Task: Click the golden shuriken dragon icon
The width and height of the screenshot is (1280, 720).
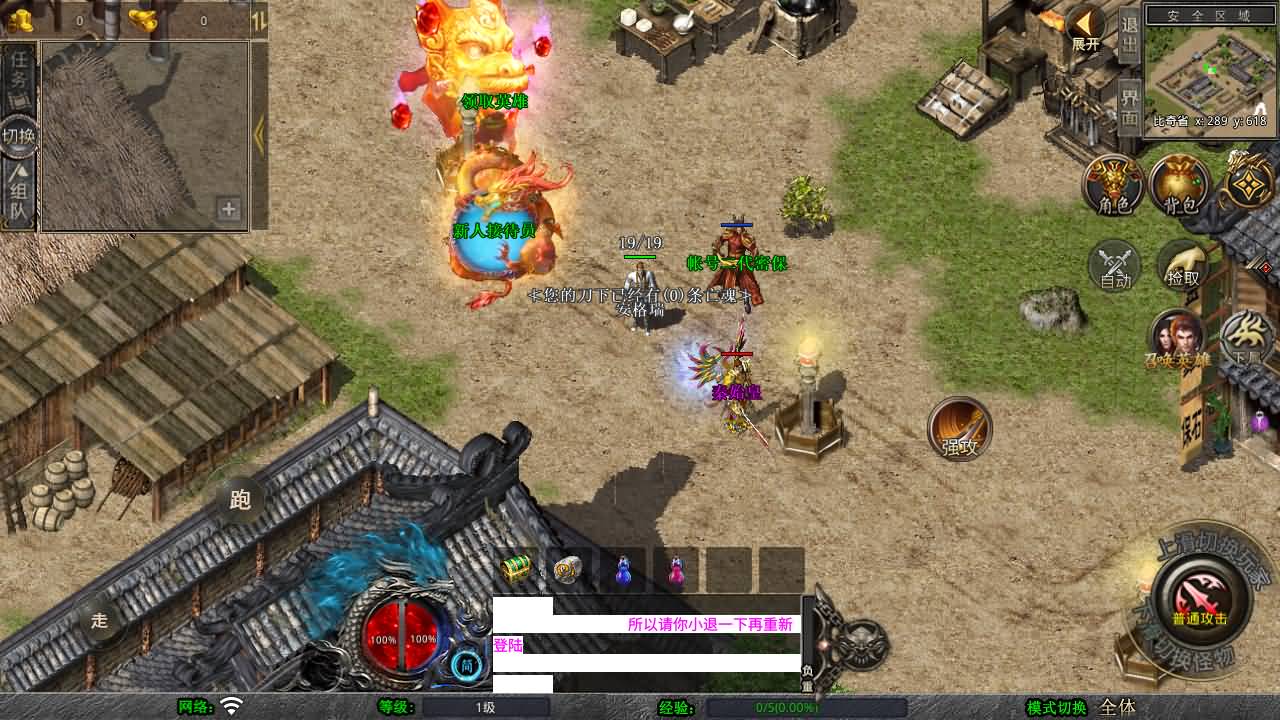Action: tap(1248, 182)
